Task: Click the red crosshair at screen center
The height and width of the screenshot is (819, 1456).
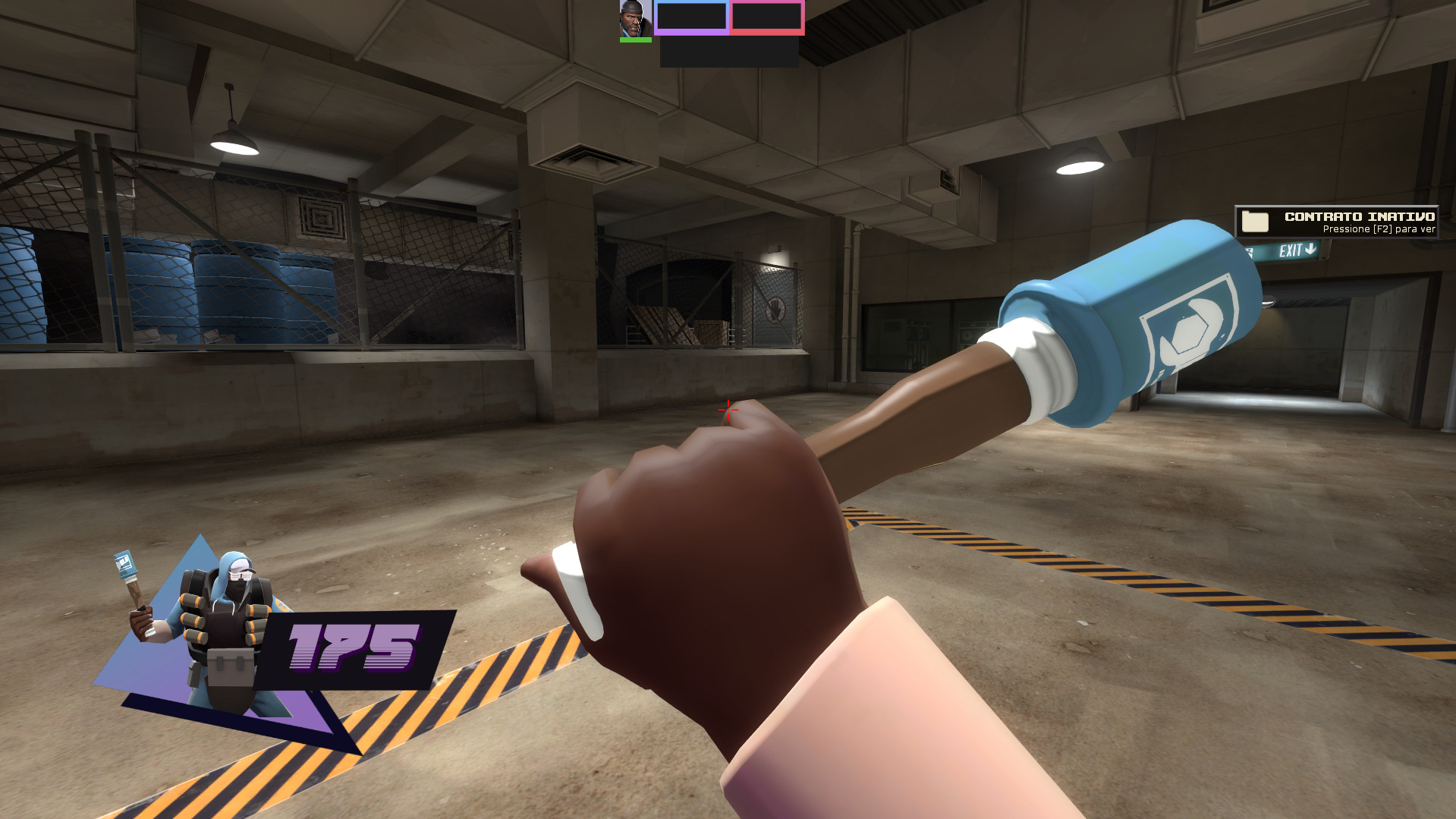Action: click(x=728, y=410)
